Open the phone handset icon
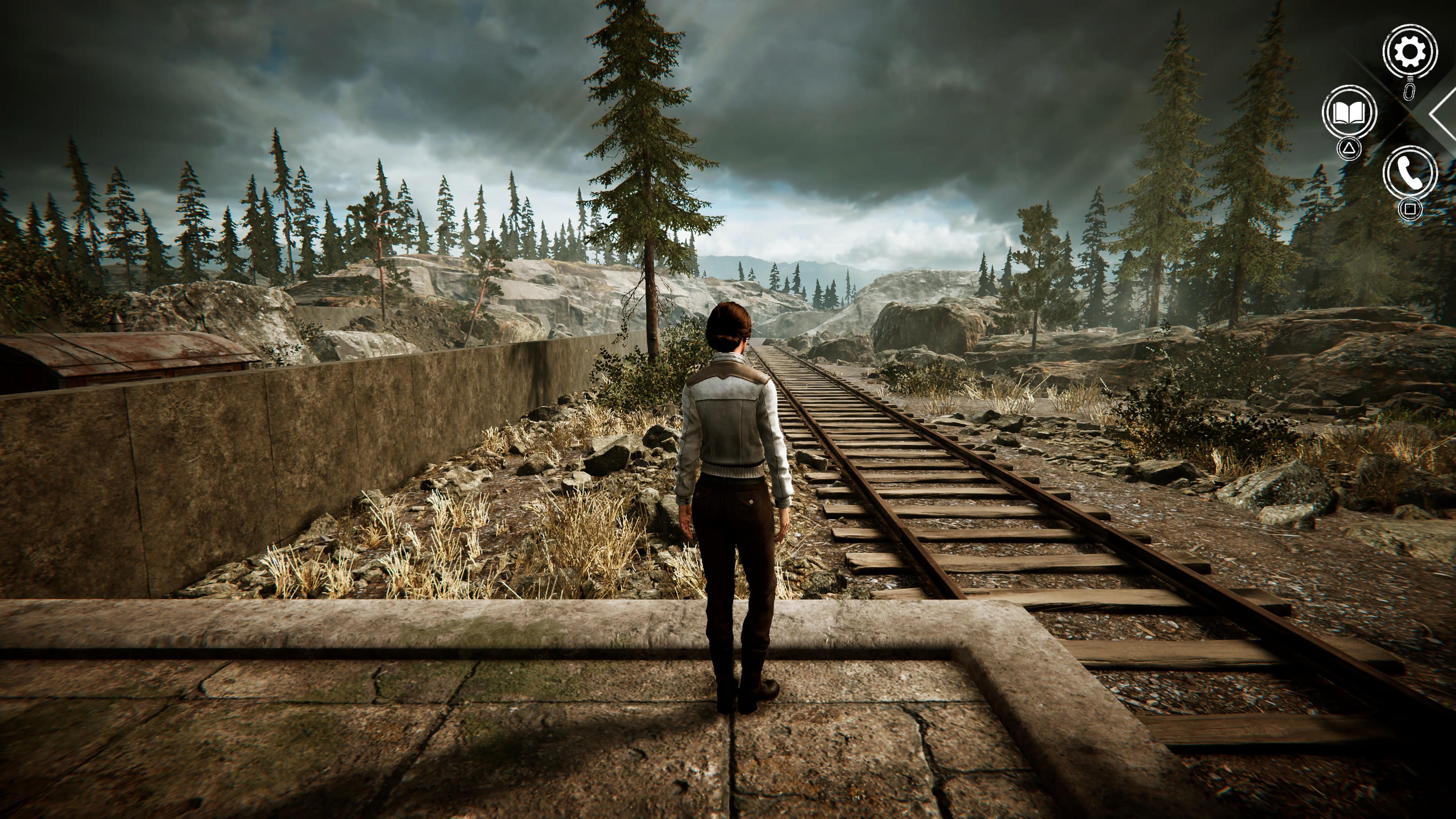Viewport: 1456px width, 819px height. pyautogui.click(x=1410, y=173)
